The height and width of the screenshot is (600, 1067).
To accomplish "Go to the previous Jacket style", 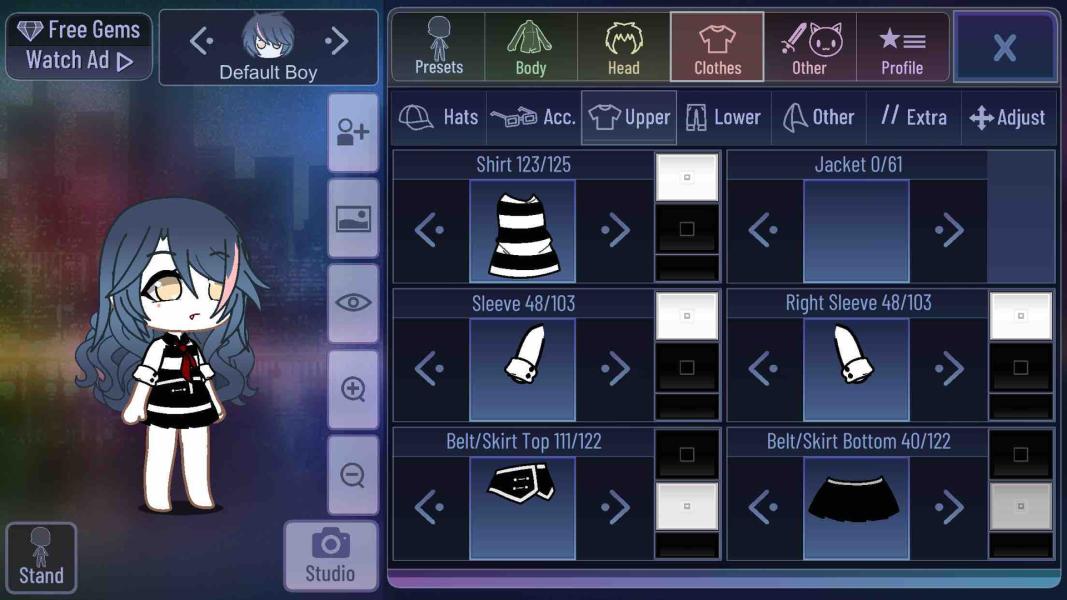I will [x=763, y=231].
